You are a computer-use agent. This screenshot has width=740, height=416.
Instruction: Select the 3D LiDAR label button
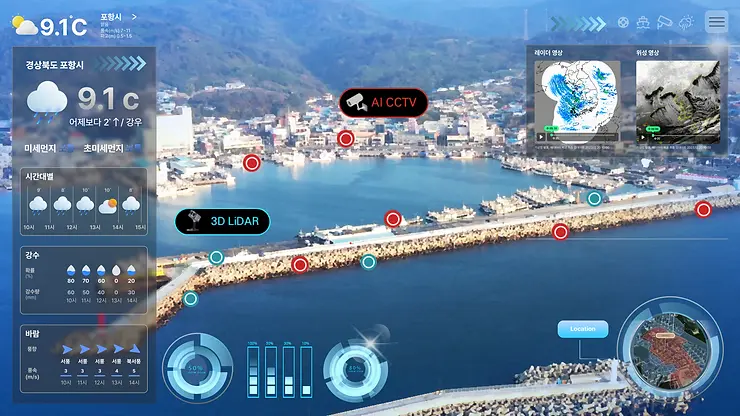pyautogui.click(x=222, y=221)
